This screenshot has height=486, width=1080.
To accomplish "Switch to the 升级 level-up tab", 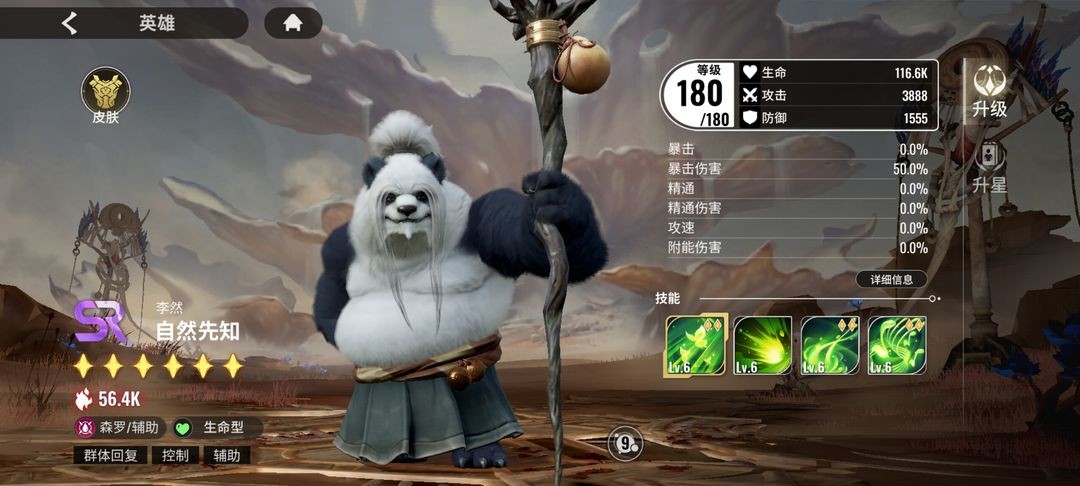I will coord(990,92).
